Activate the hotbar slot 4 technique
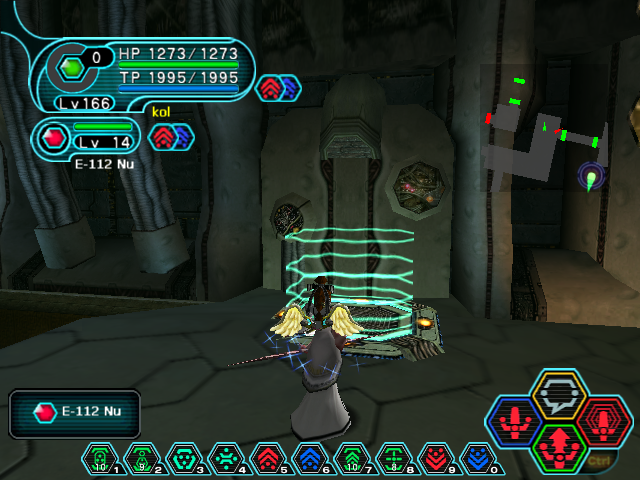The height and width of the screenshot is (480, 640). pos(227,458)
